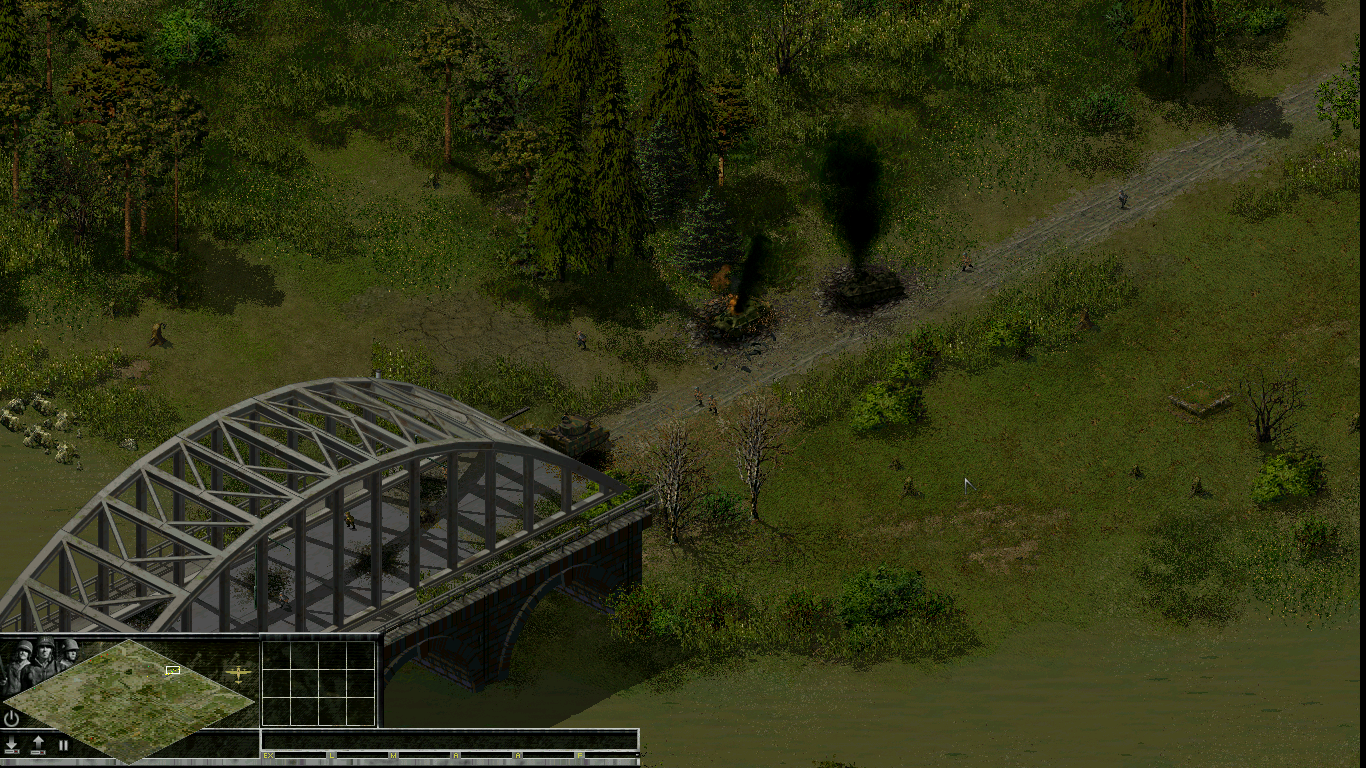Open the menu with the power icon
This screenshot has height=768, width=1366.
(12, 718)
